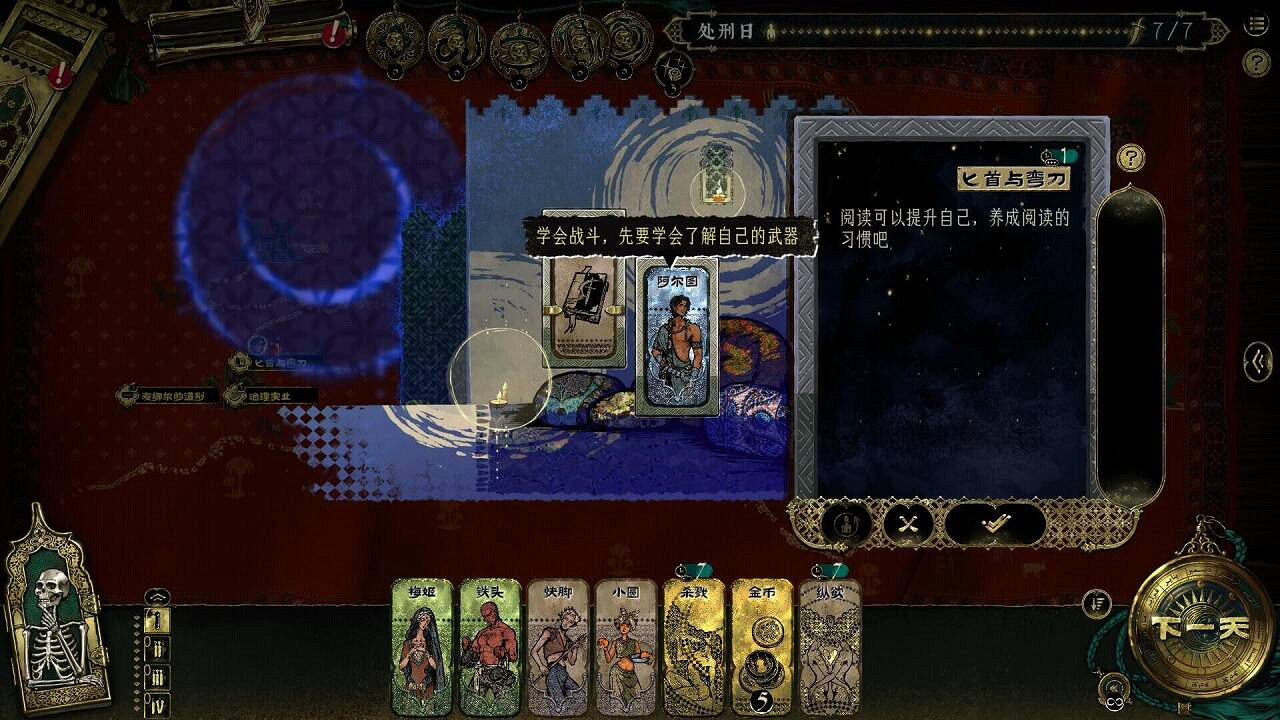This screenshot has width=1280, height=720.
Task: Switch to chapter tab IV on the left
Action: point(157,702)
